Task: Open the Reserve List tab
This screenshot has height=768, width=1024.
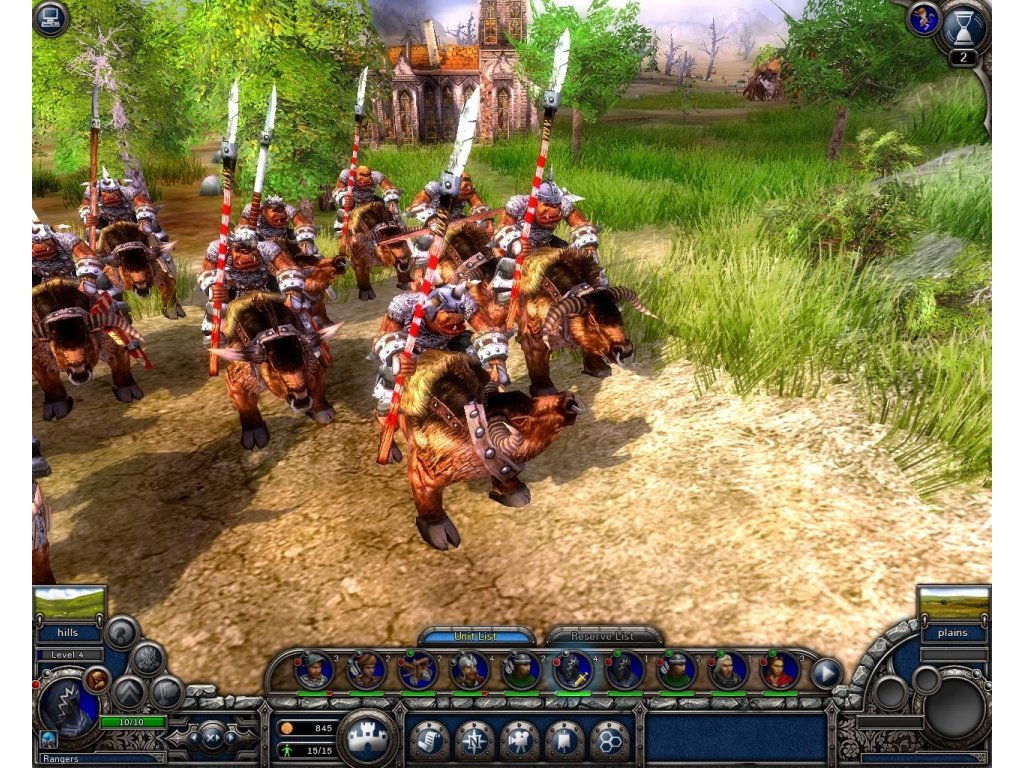Action: (603, 636)
